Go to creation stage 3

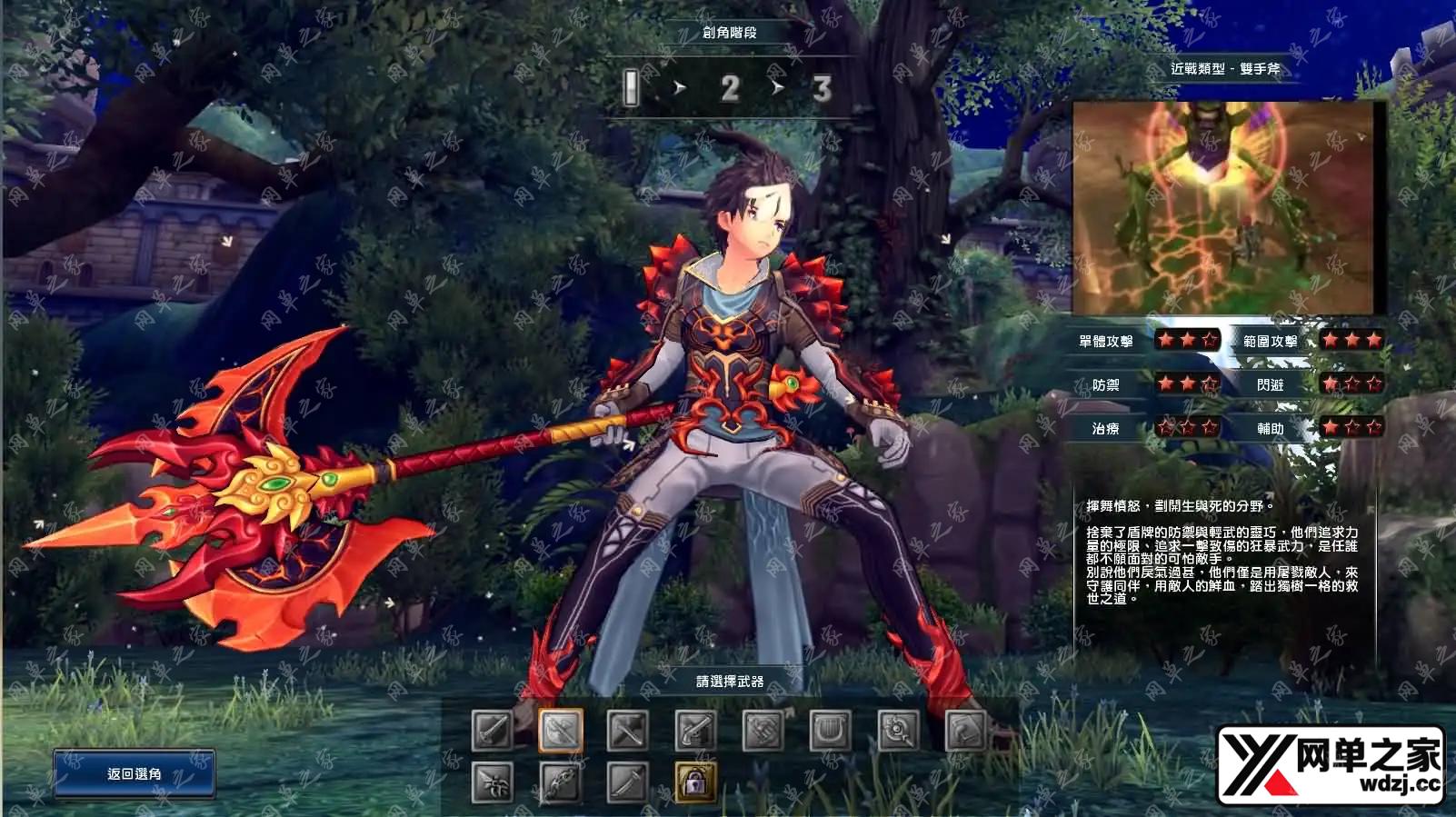822,88
